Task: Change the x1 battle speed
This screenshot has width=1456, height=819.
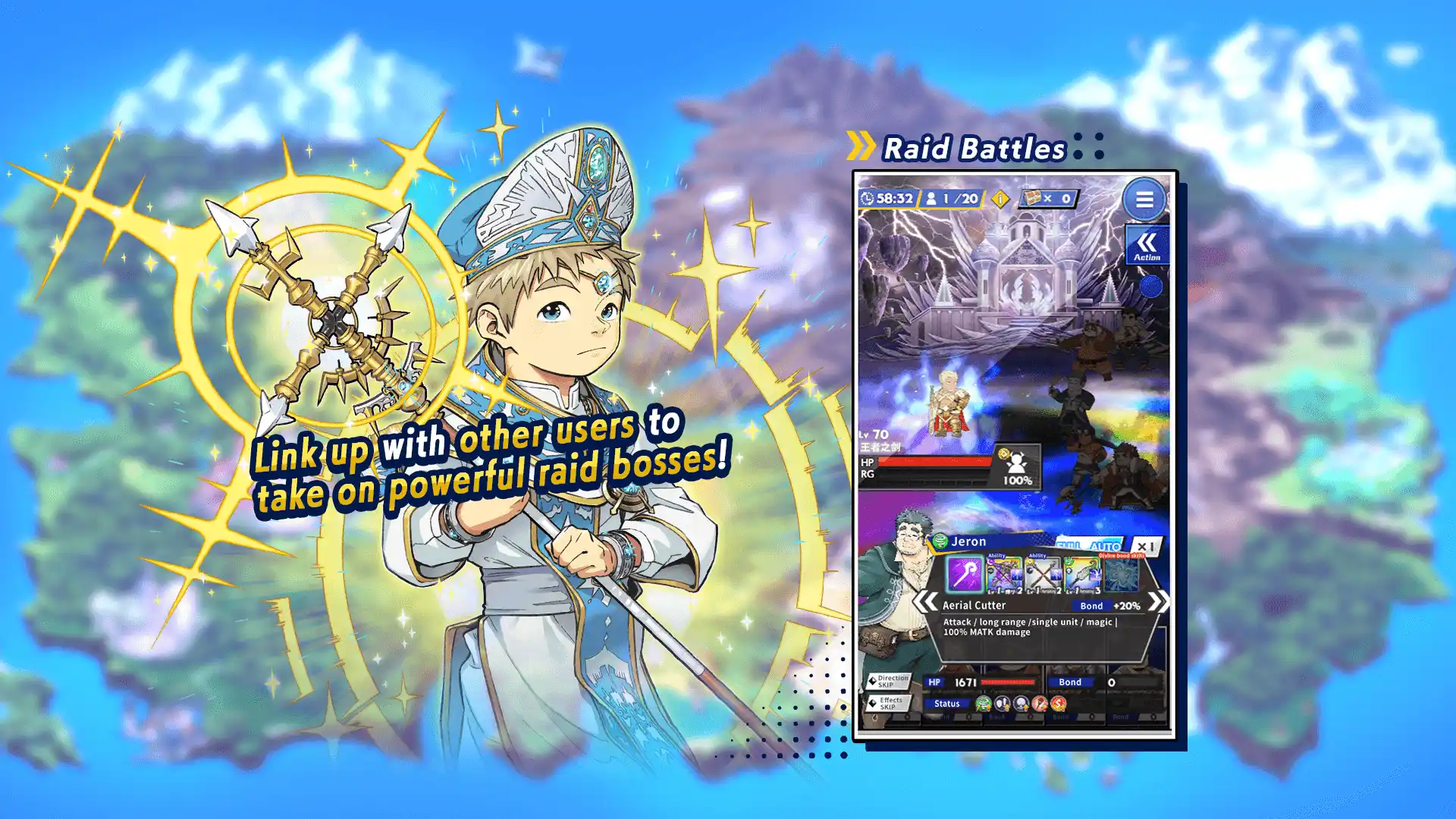Action: coord(1145,546)
